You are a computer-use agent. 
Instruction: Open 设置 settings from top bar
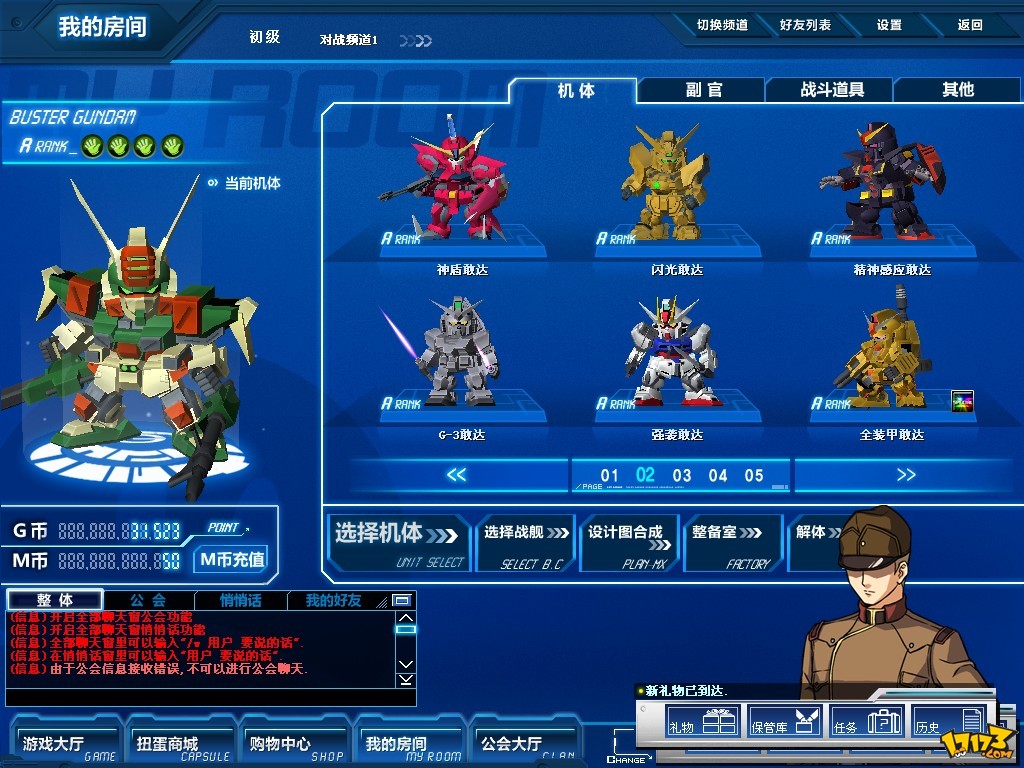click(889, 25)
